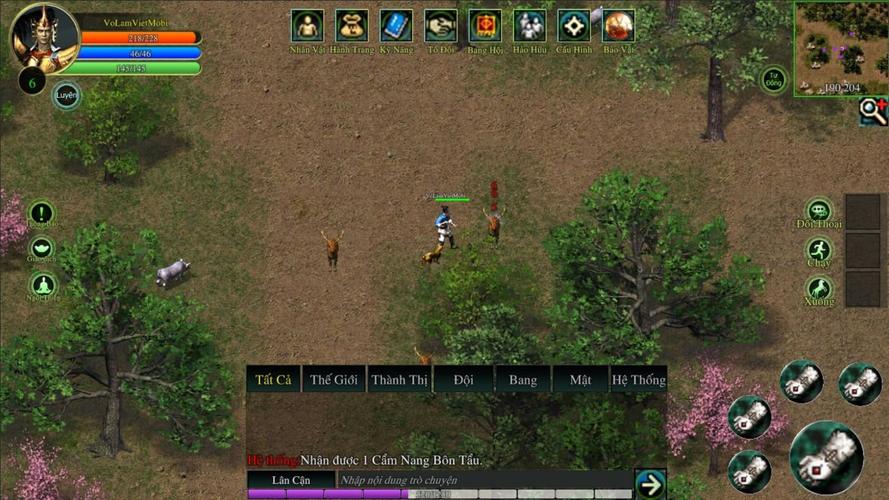889x500 pixels.
Task: Open the Kỹ Năng skills book
Action: [396, 26]
